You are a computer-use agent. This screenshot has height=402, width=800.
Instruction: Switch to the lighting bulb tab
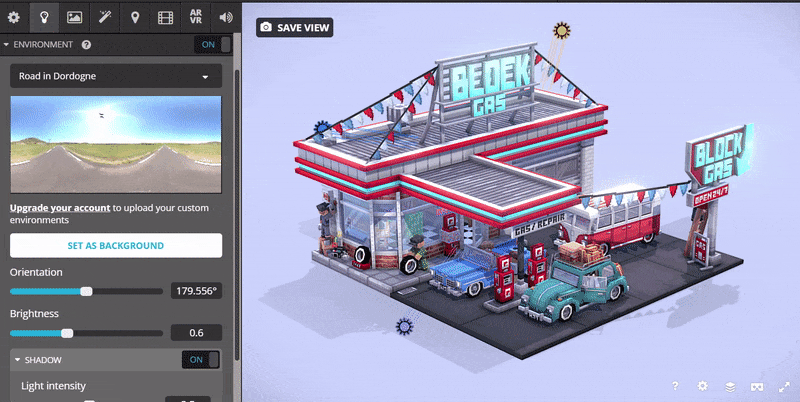[44, 17]
